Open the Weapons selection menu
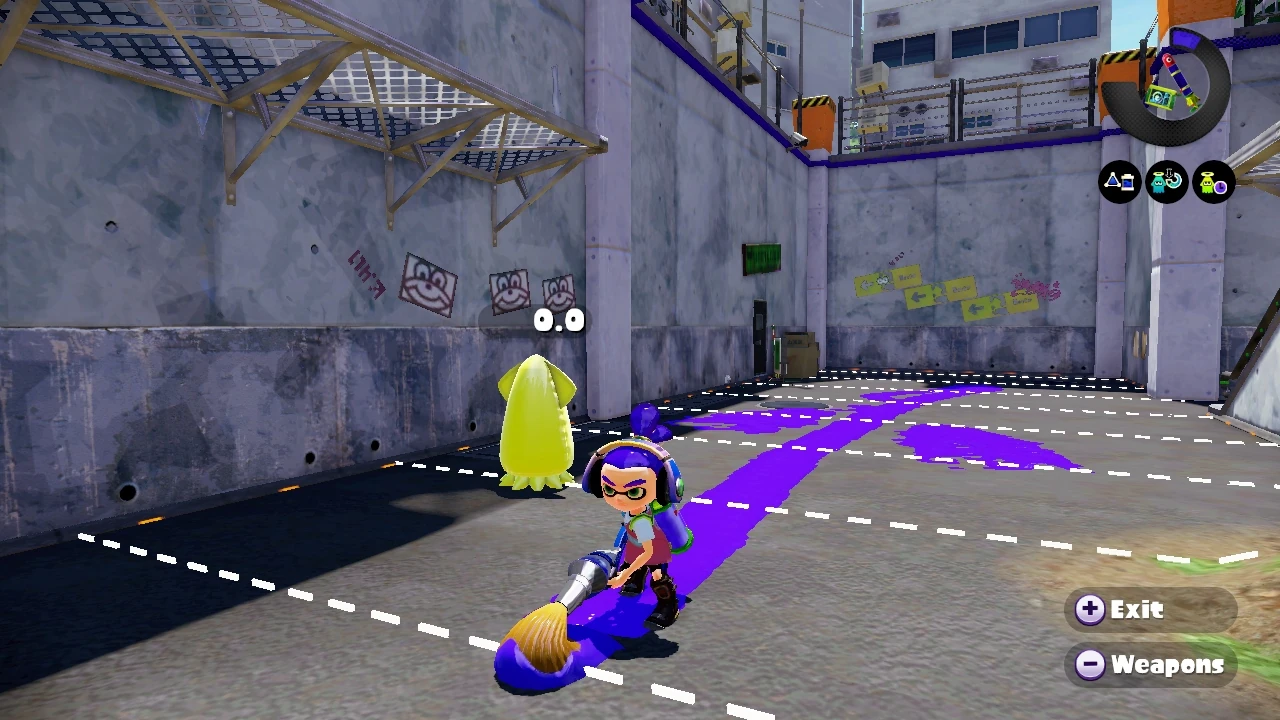Viewport: 1280px width, 720px height. tap(1168, 663)
